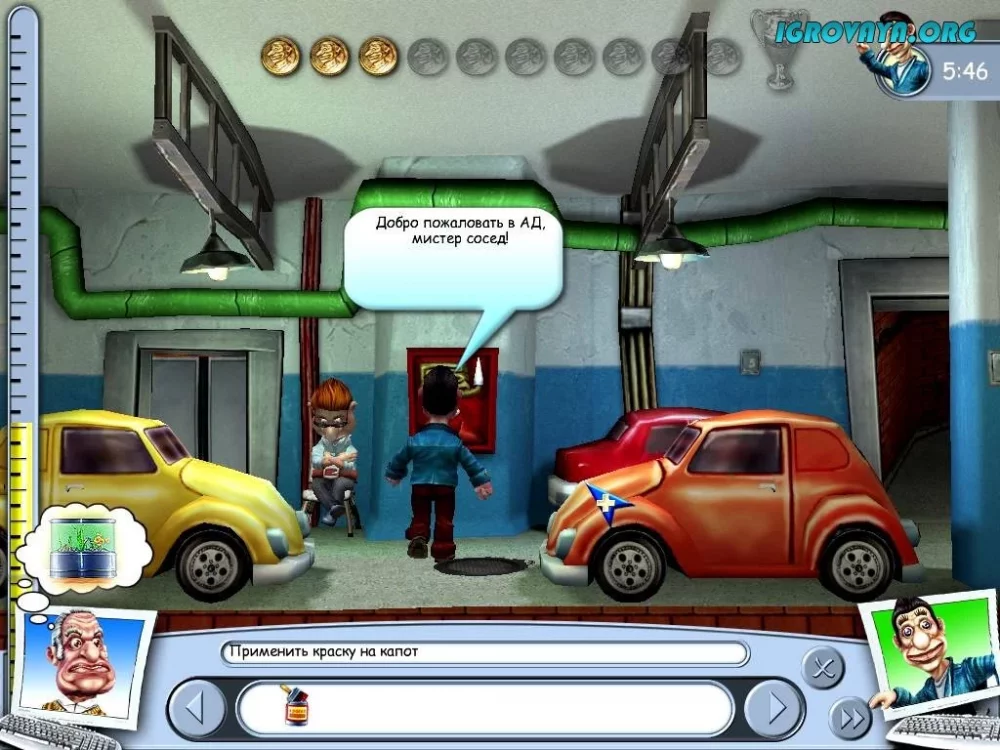
Task: Click the inventory left arrow button
Action: pyautogui.click(x=197, y=709)
